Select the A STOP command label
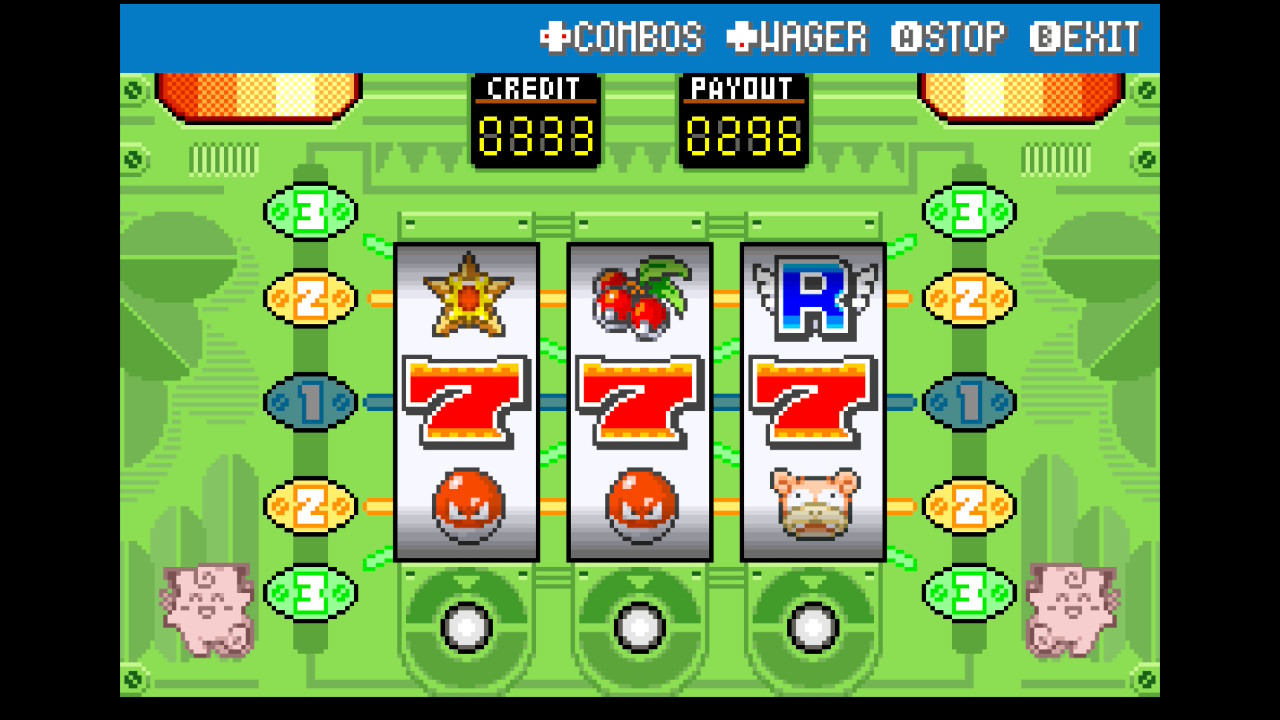Viewport: 1280px width, 720px height. tap(950, 38)
